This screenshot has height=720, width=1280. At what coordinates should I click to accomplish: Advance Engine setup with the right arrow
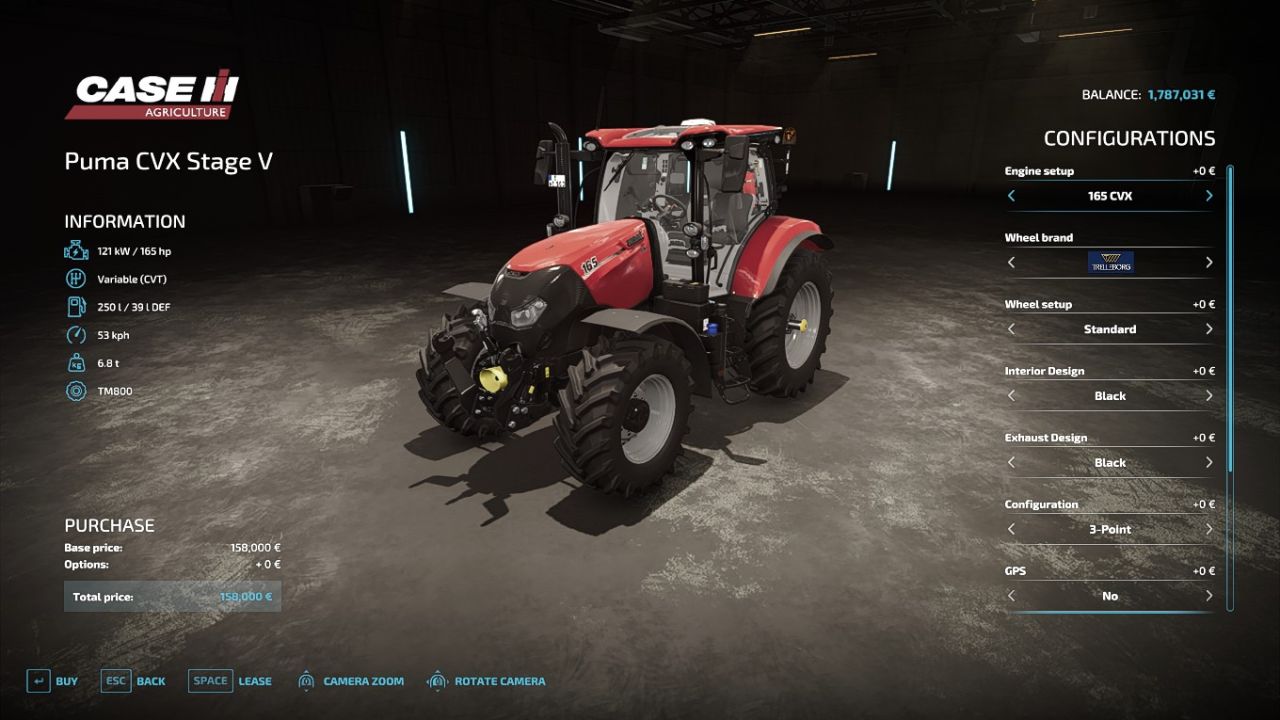pos(1208,196)
